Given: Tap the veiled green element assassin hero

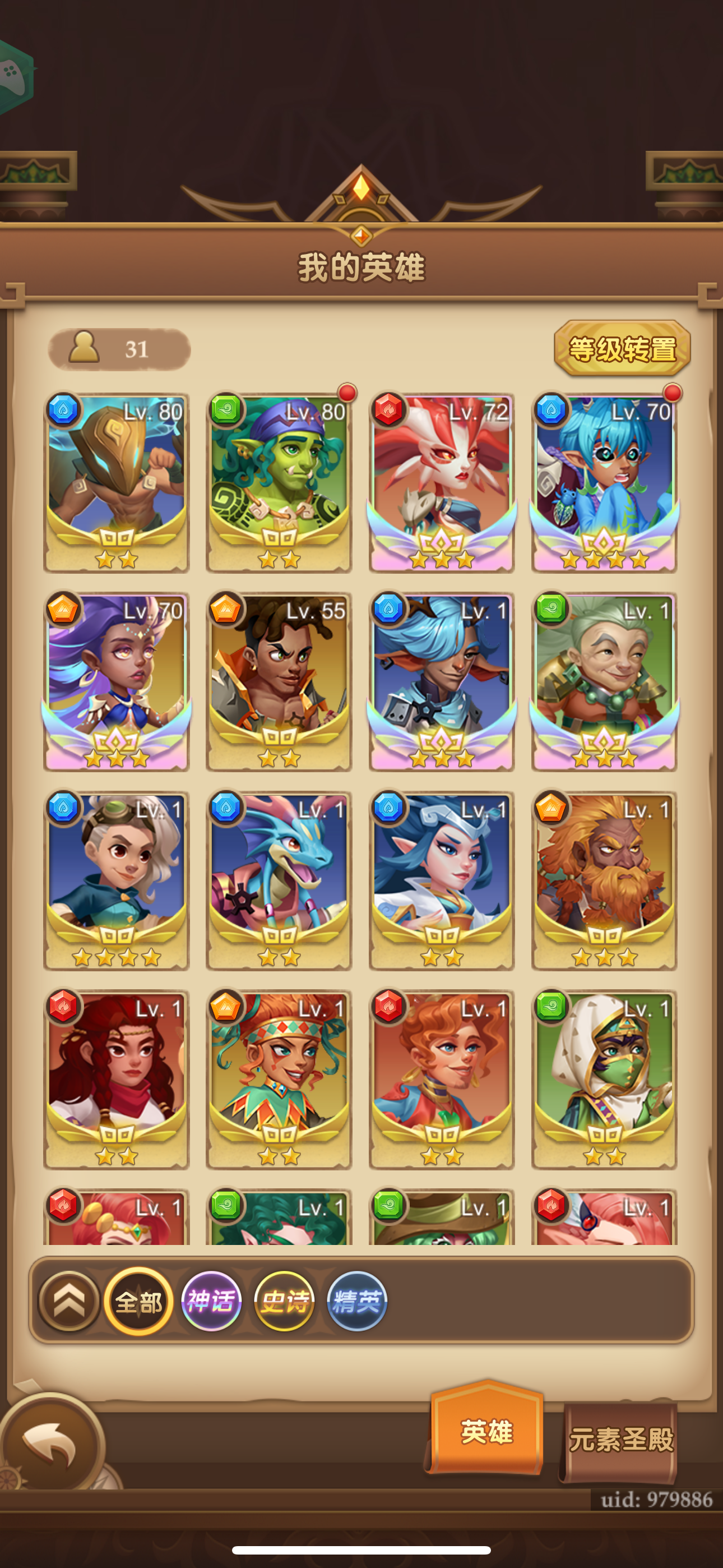Looking at the screenshot, I should pos(603,1081).
